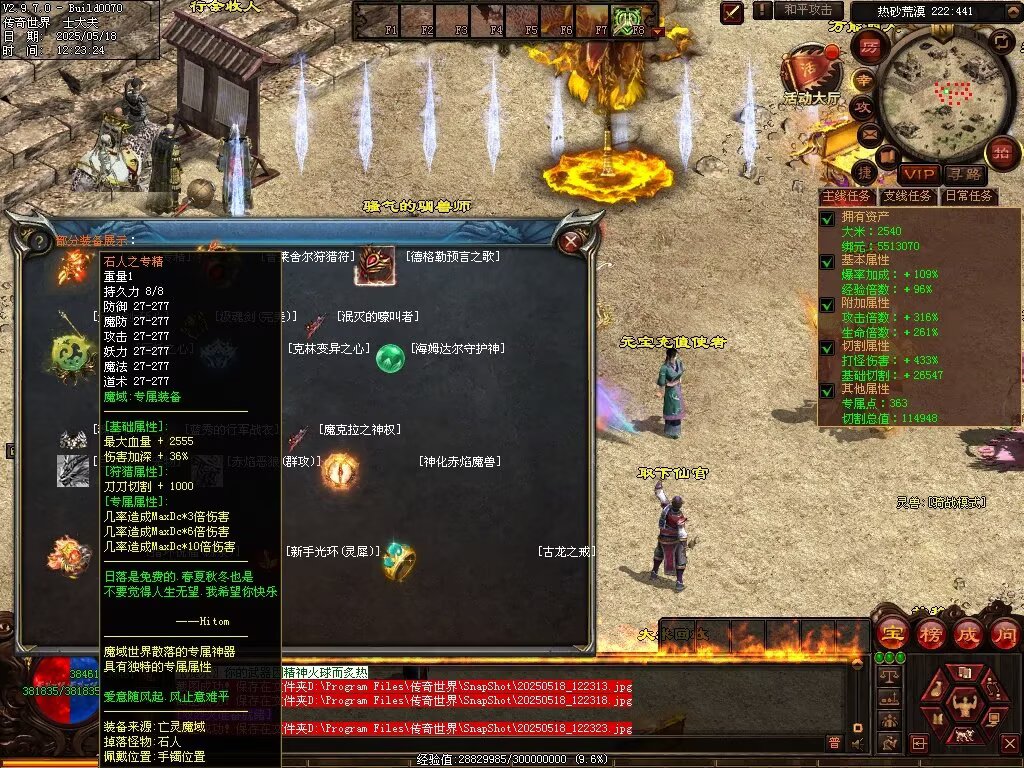1024x768 pixels.
Task: Switch to the 日常任务 tab
Action: pos(969,196)
